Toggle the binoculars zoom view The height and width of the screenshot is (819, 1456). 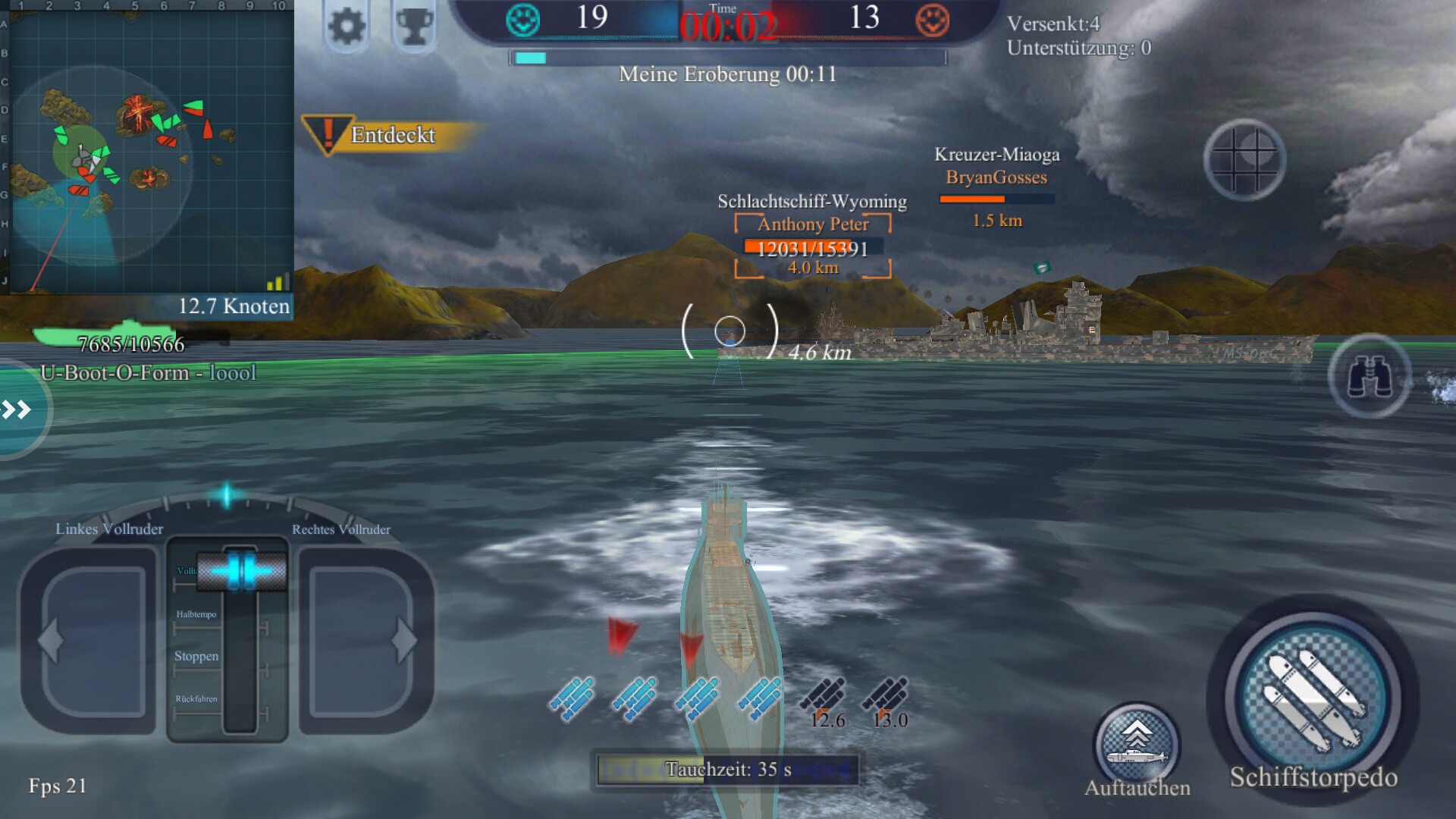tap(1370, 376)
